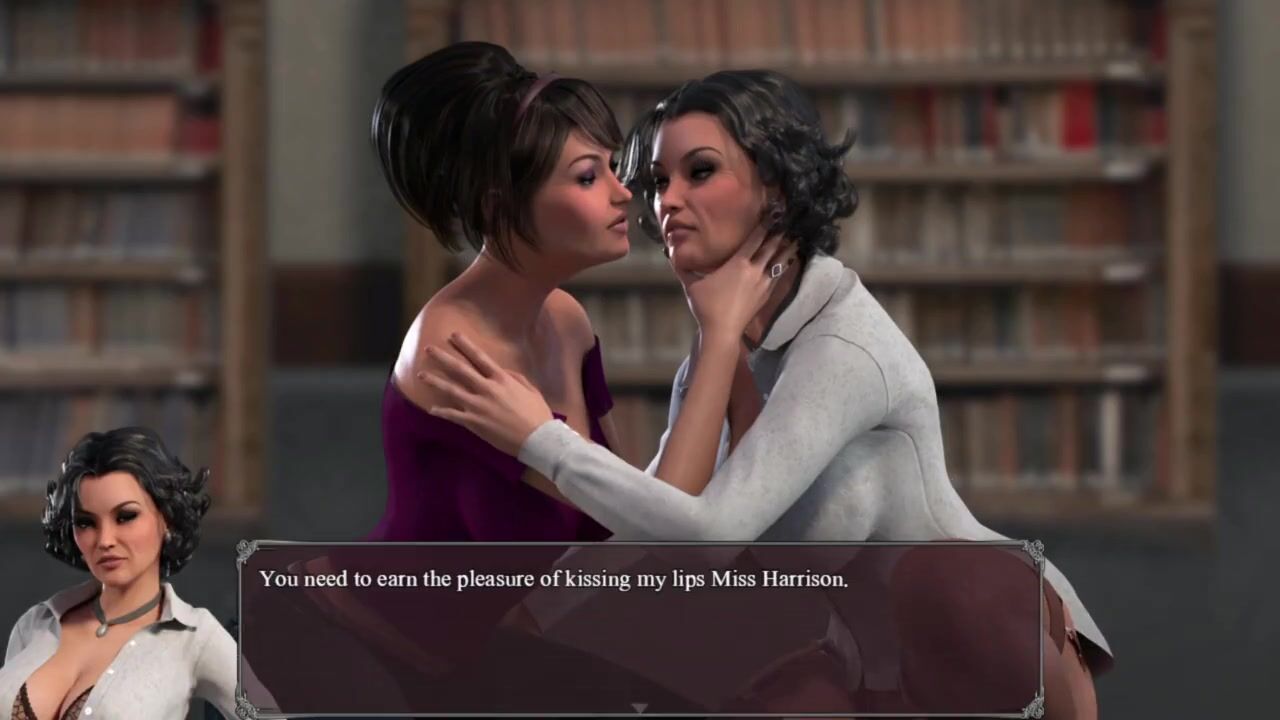Screen dimensions: 1280x720
Task: Click the small continue arrow under the dialogue
Action: (x=639, y=708)
